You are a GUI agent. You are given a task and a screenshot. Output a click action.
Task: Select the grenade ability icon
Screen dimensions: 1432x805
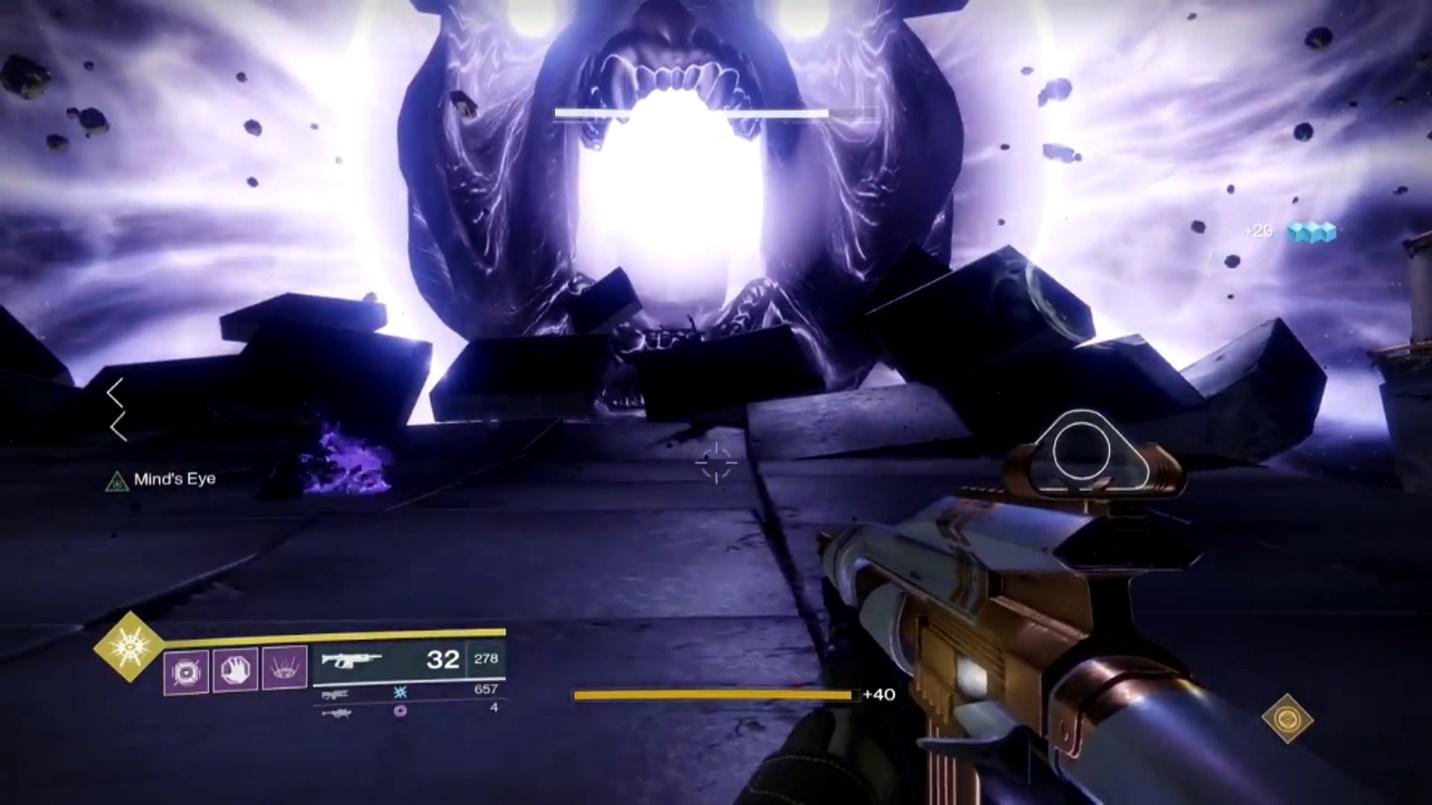coord(186,671)
